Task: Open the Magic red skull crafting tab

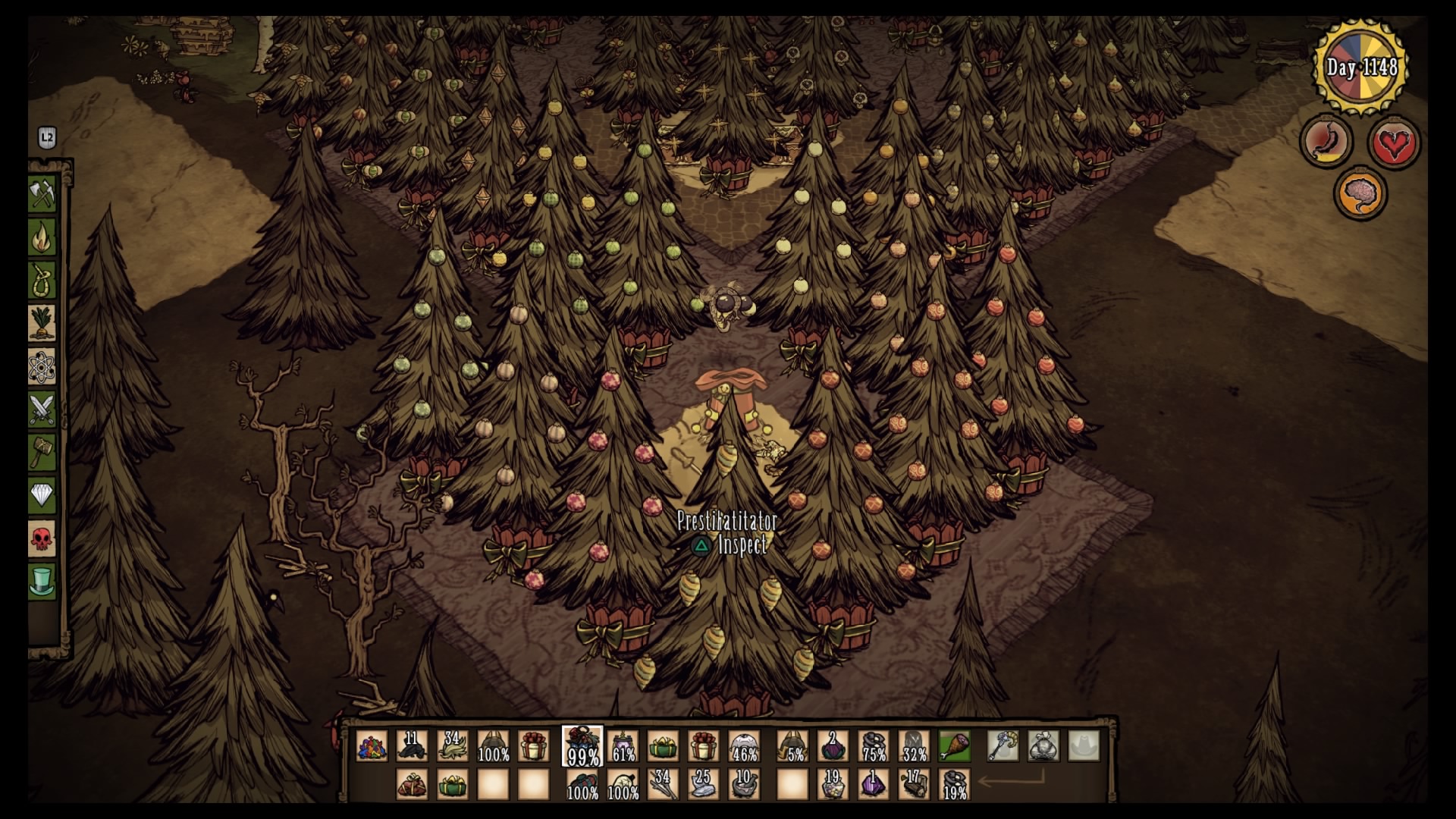Action: (x=42, y=540)
